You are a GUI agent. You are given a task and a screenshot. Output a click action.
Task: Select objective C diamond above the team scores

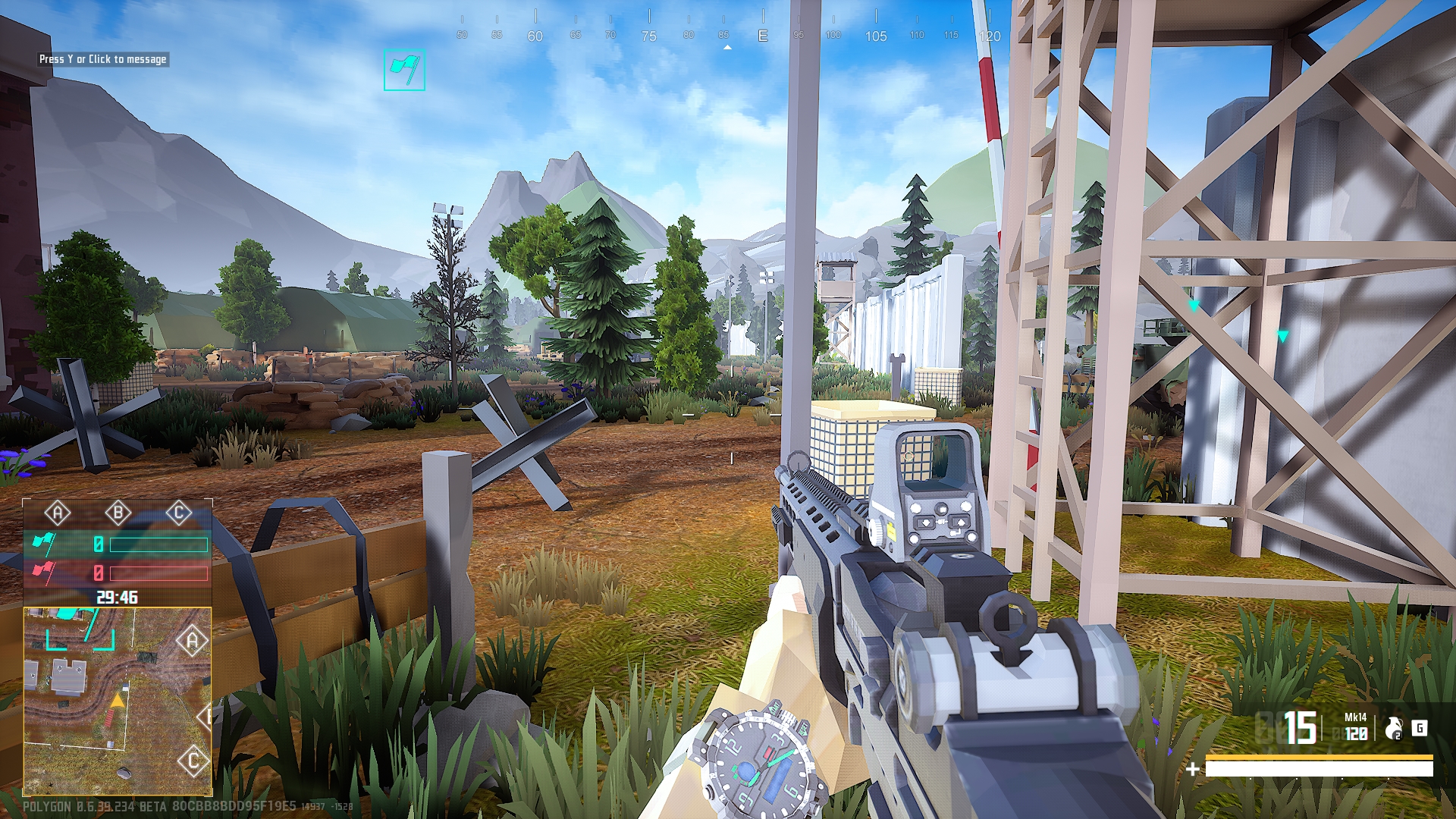(x=179, y=513)
